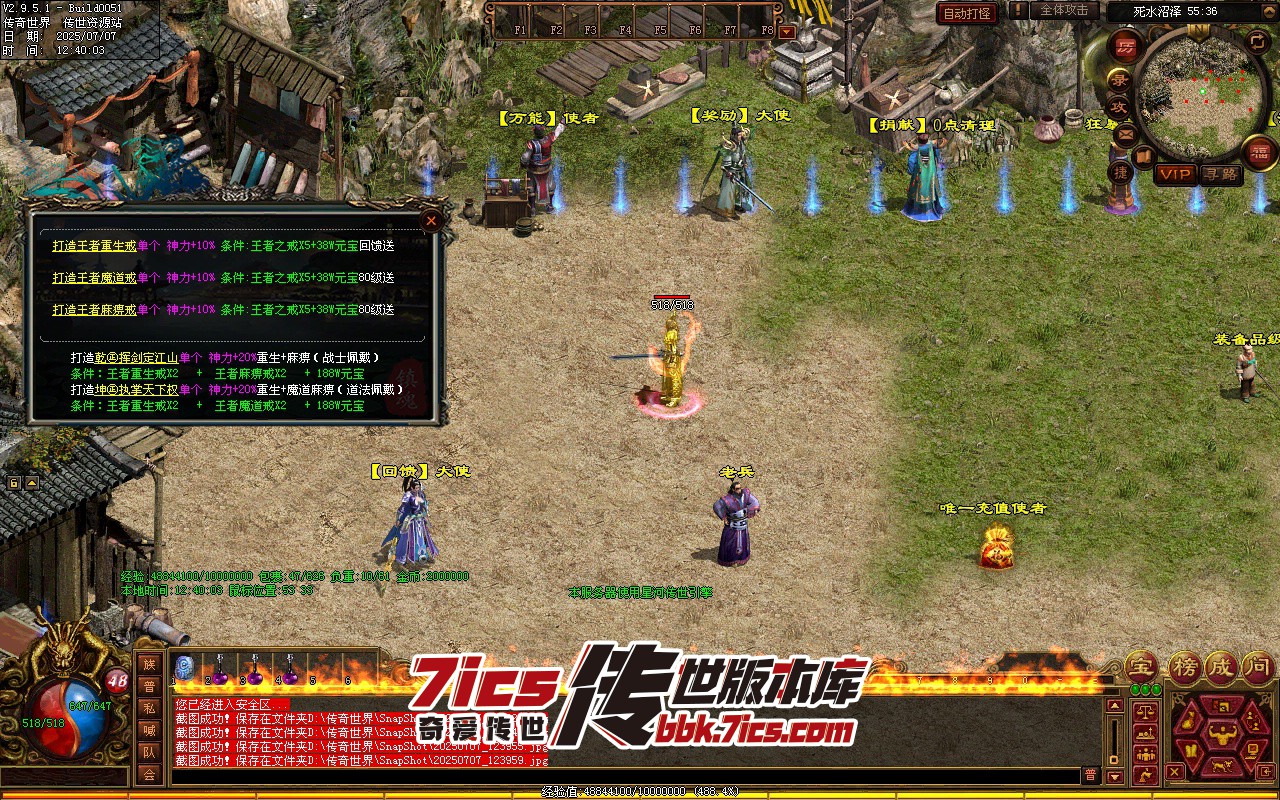
Task: Start 寻路 pathfinding
Action: pos(1220,174)
